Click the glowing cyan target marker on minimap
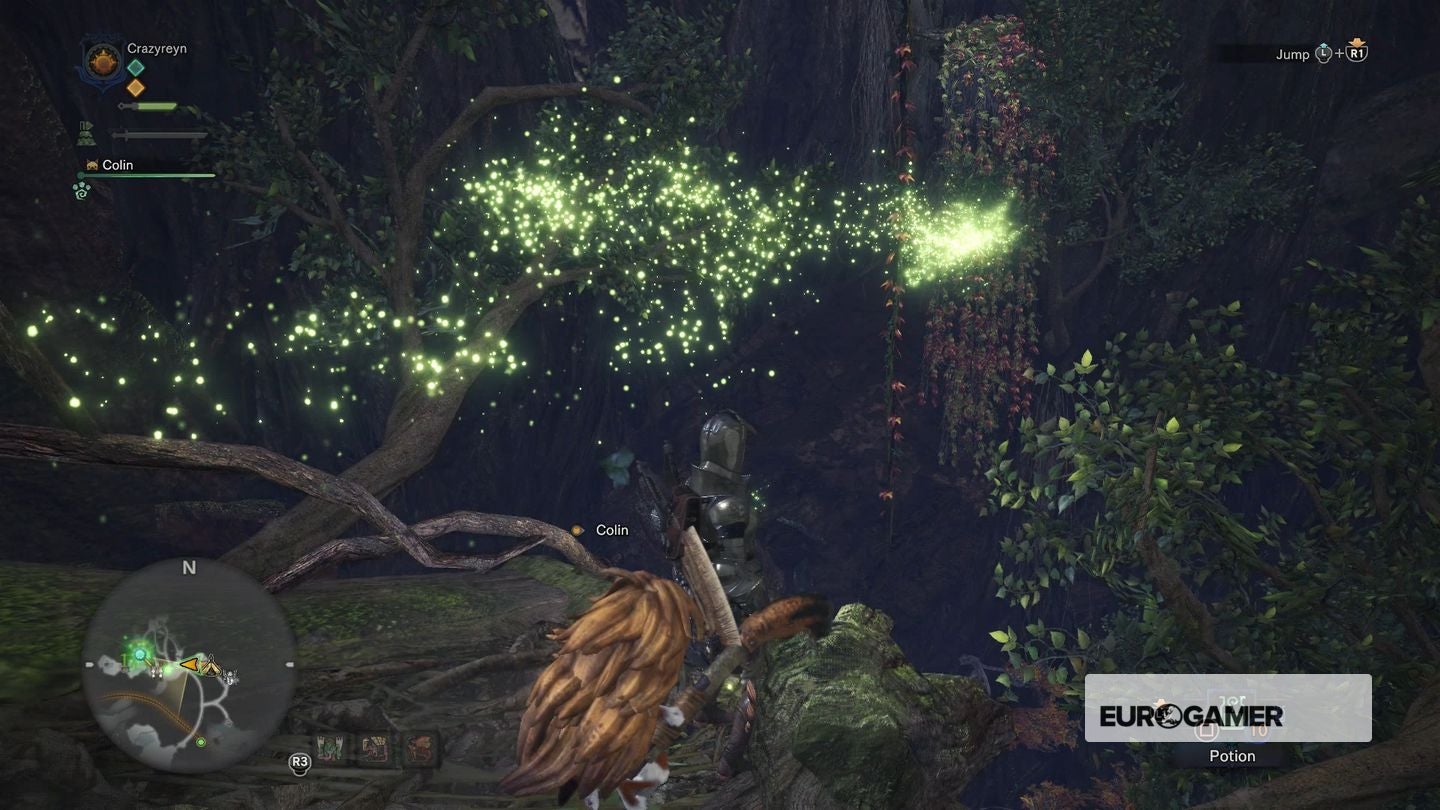Image resolution: width=1440 pixels, height=810 pixels. click(140, 655)
